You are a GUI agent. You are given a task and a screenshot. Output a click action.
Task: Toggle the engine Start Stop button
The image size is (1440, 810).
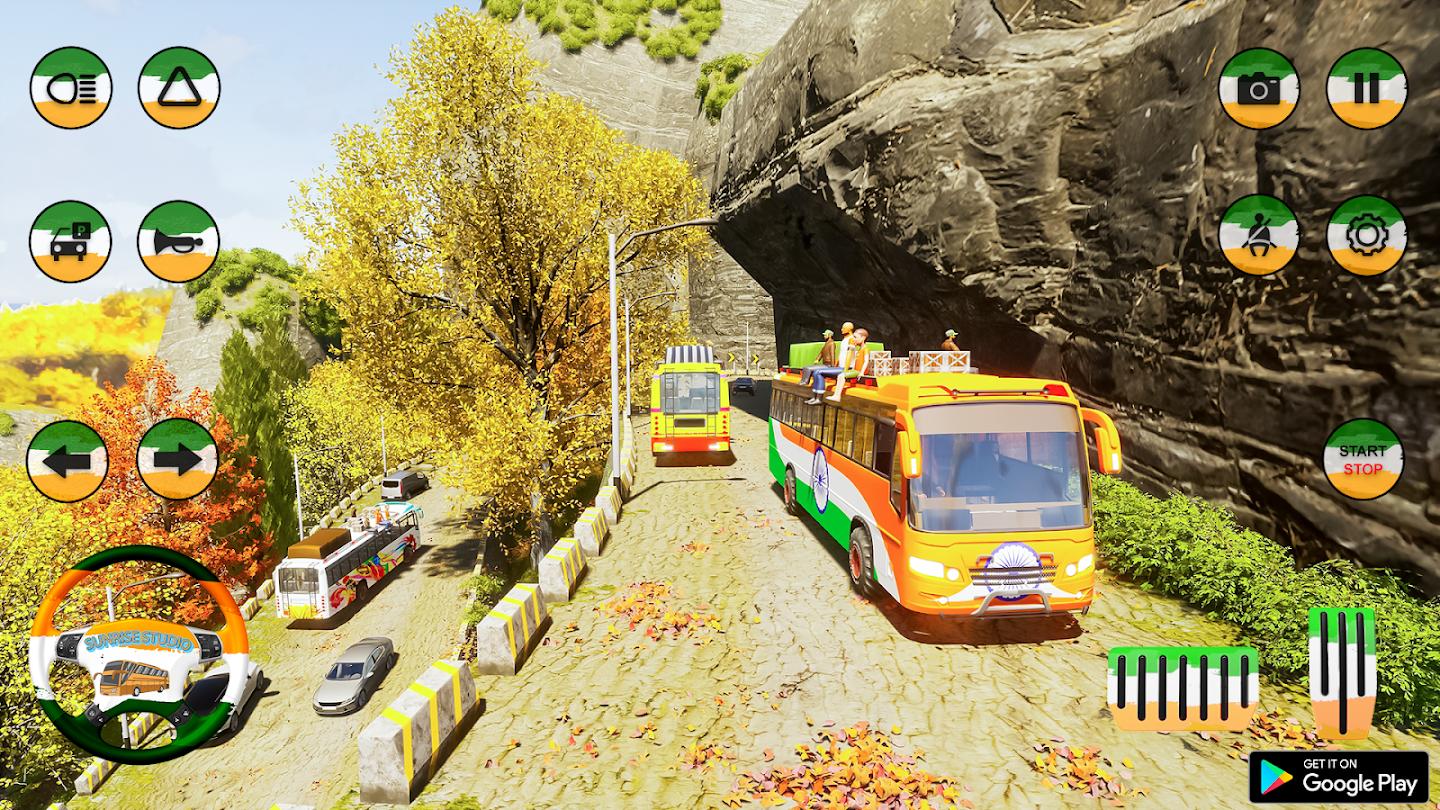point(1363,459)
